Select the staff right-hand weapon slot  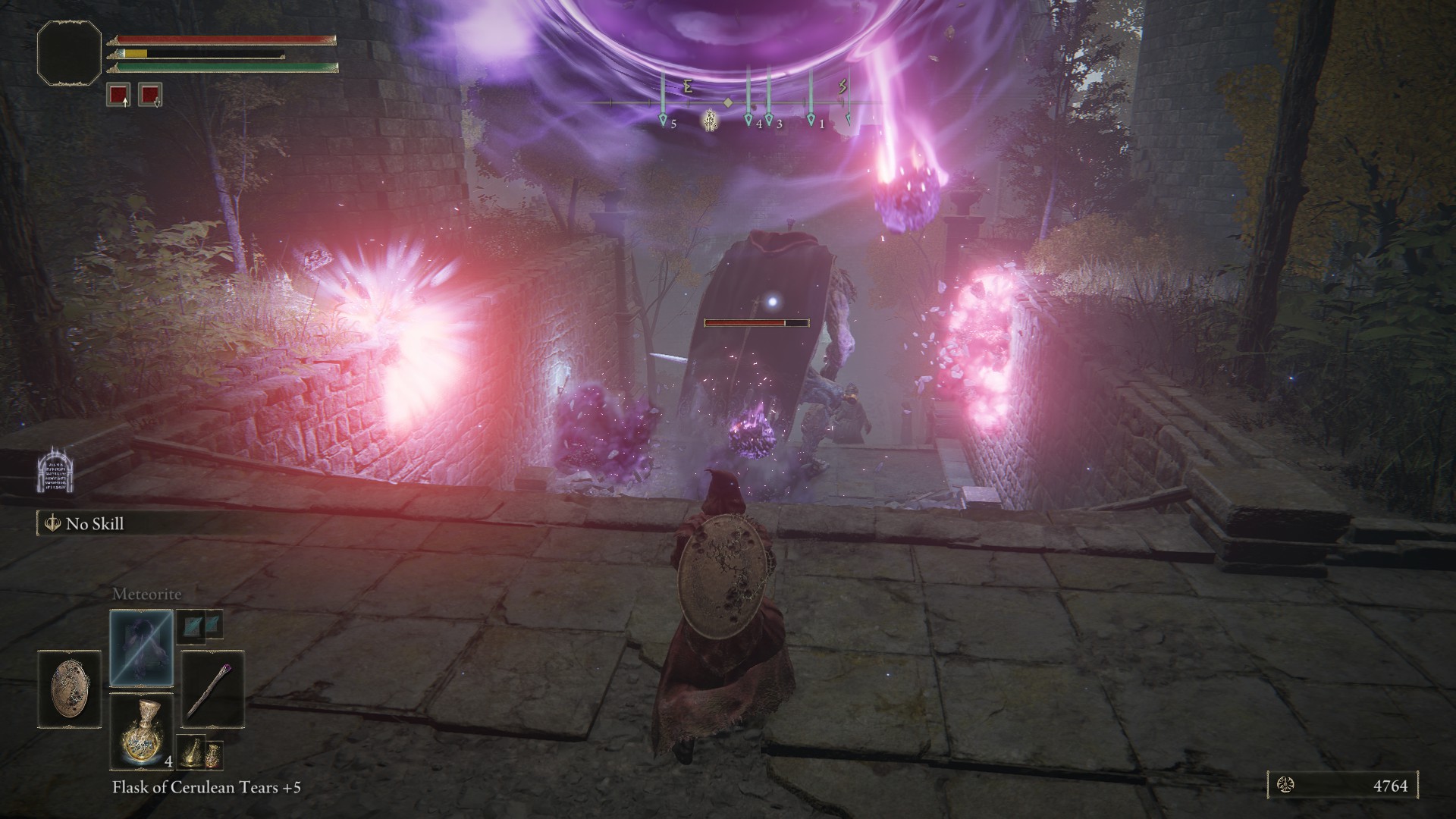[x=212, y=689]
